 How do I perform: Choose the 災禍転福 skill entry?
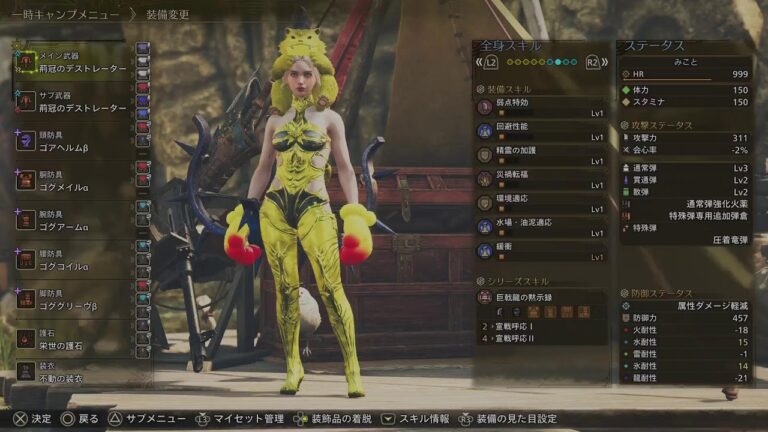[x=542, y=180]
